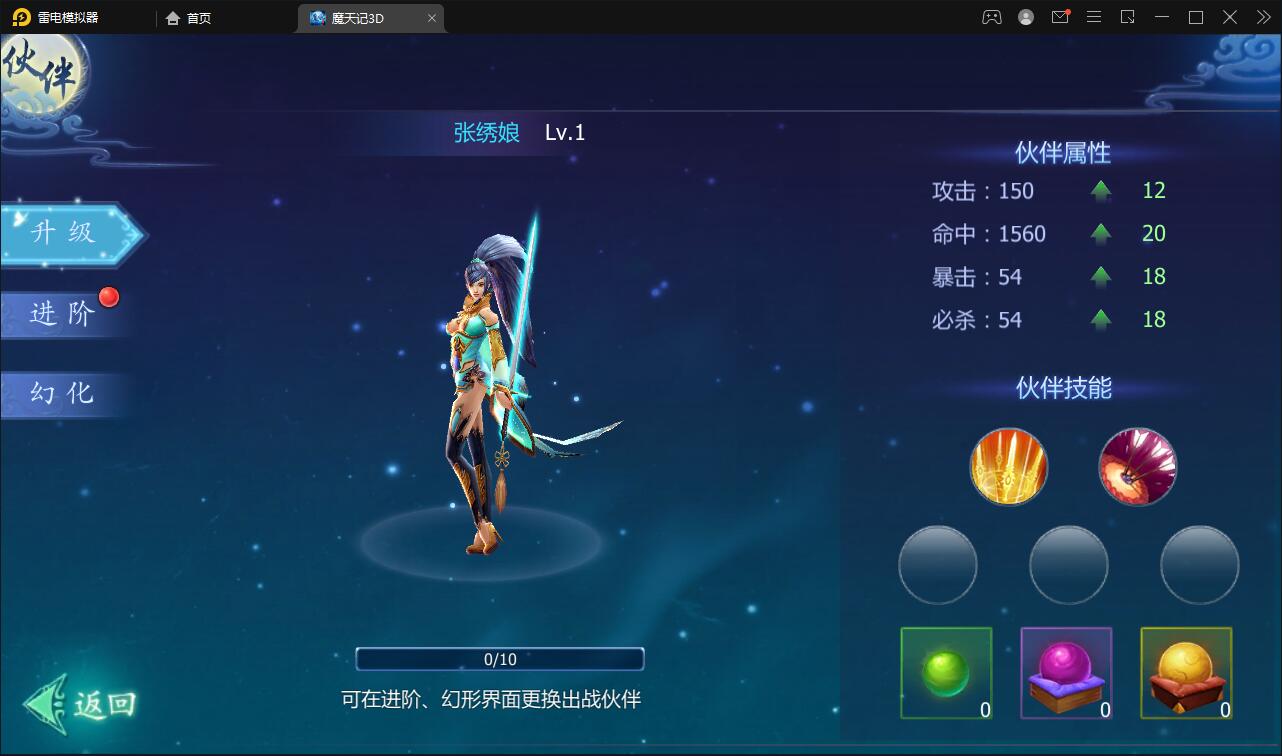Click the 0/10 progress bar
Image resolution: width=1282 pixels, height=756 pixels.
click(500, 659)
